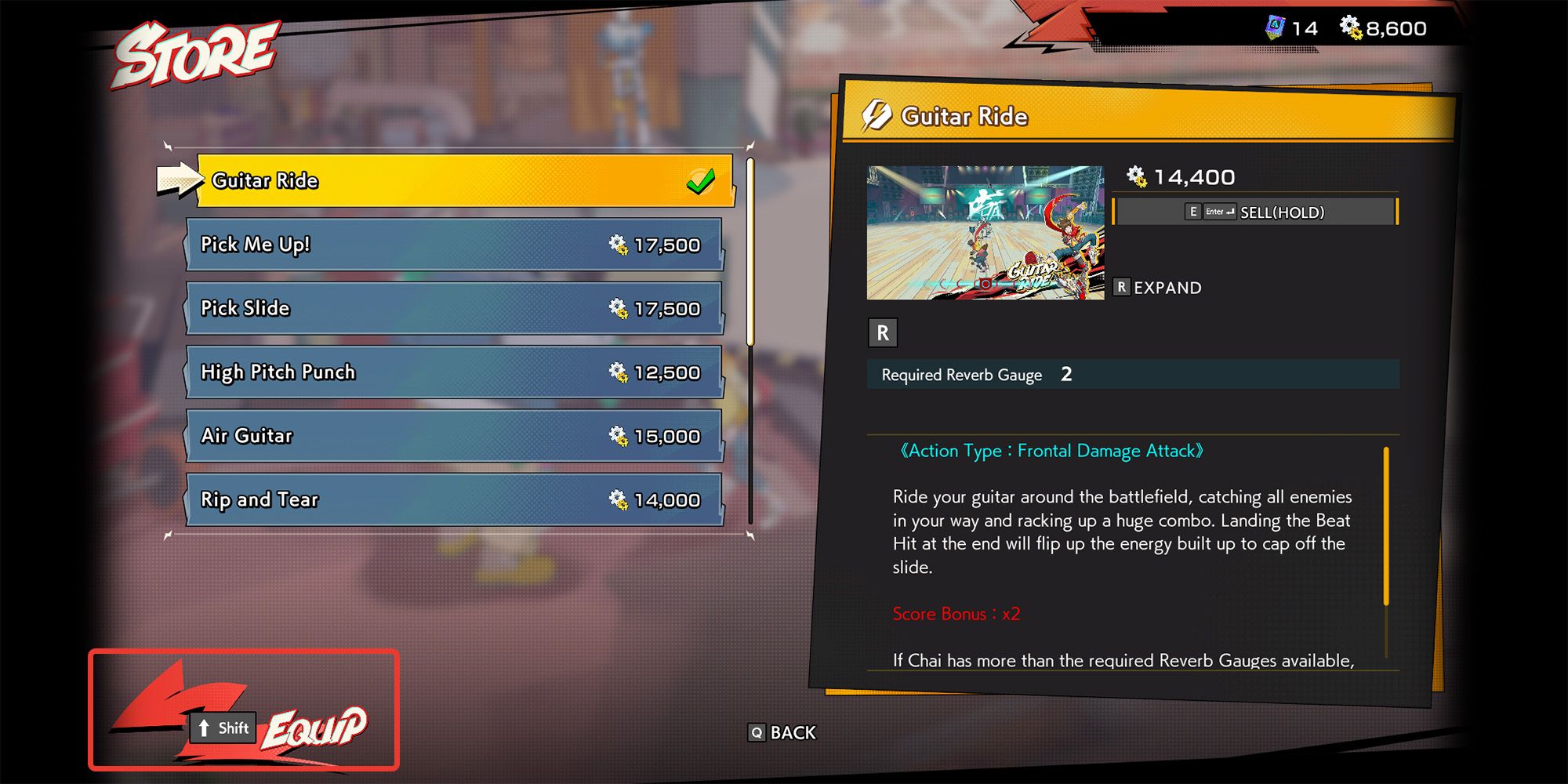Screen dimensions: 1568x784
Task: Select the Pick Slide store item
Action: click(455, 308)
